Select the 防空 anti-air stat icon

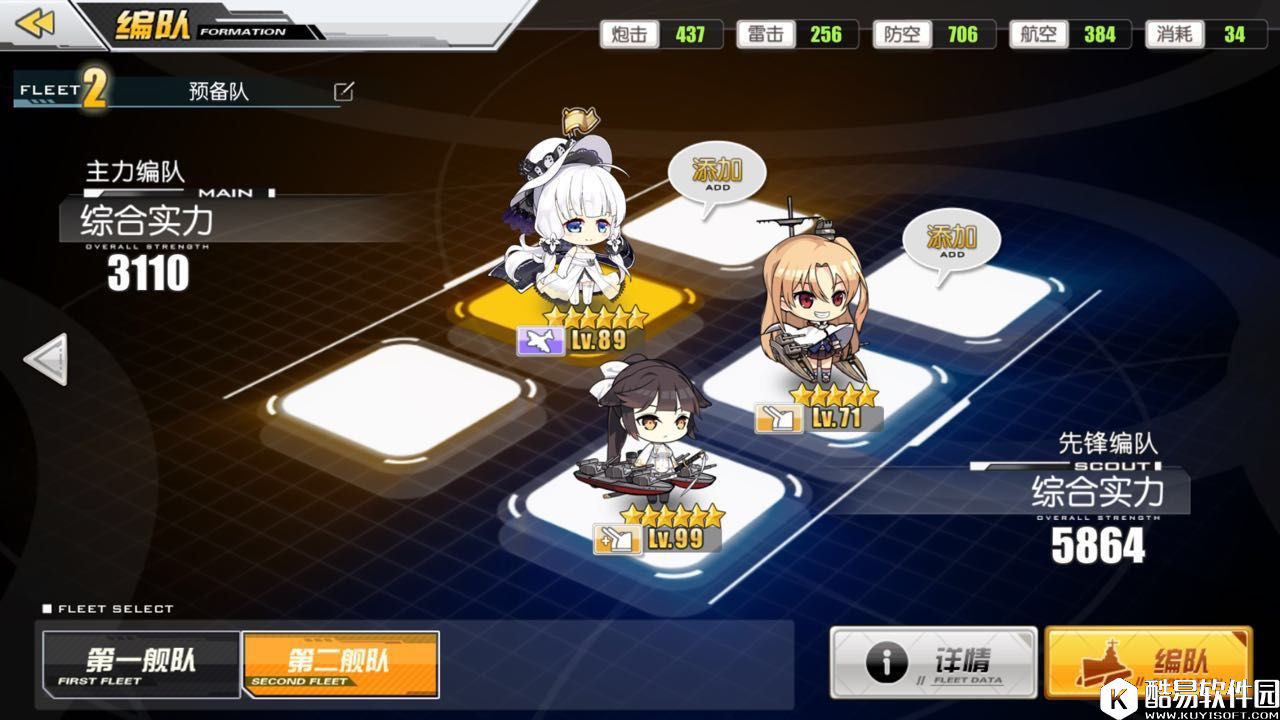[x=902, y=33]
